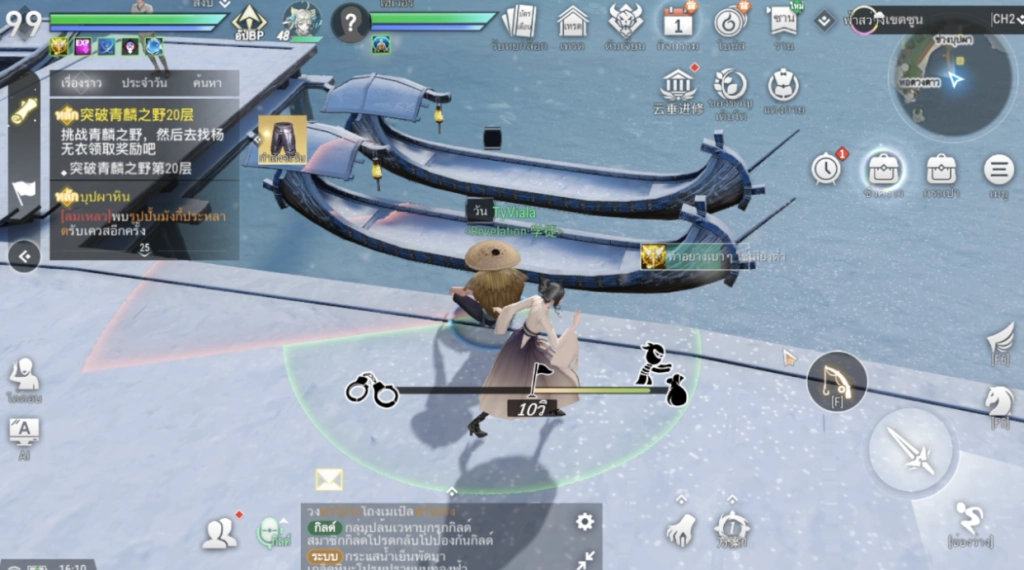
Task: Activate the fishing rod action button
Action: (x=836, y=379)
